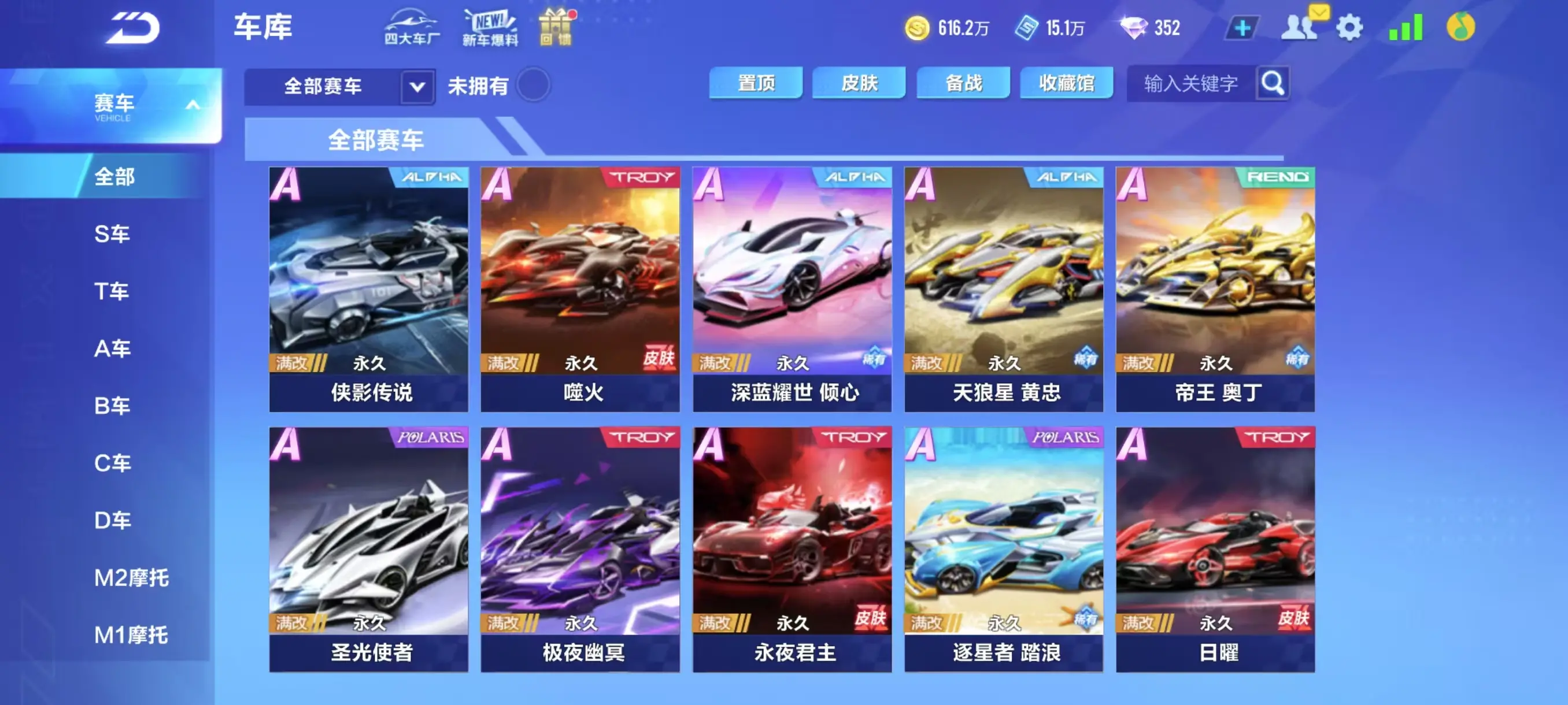Switch to the M2摩托 category
1568x705 pixels.
[130, 578]
